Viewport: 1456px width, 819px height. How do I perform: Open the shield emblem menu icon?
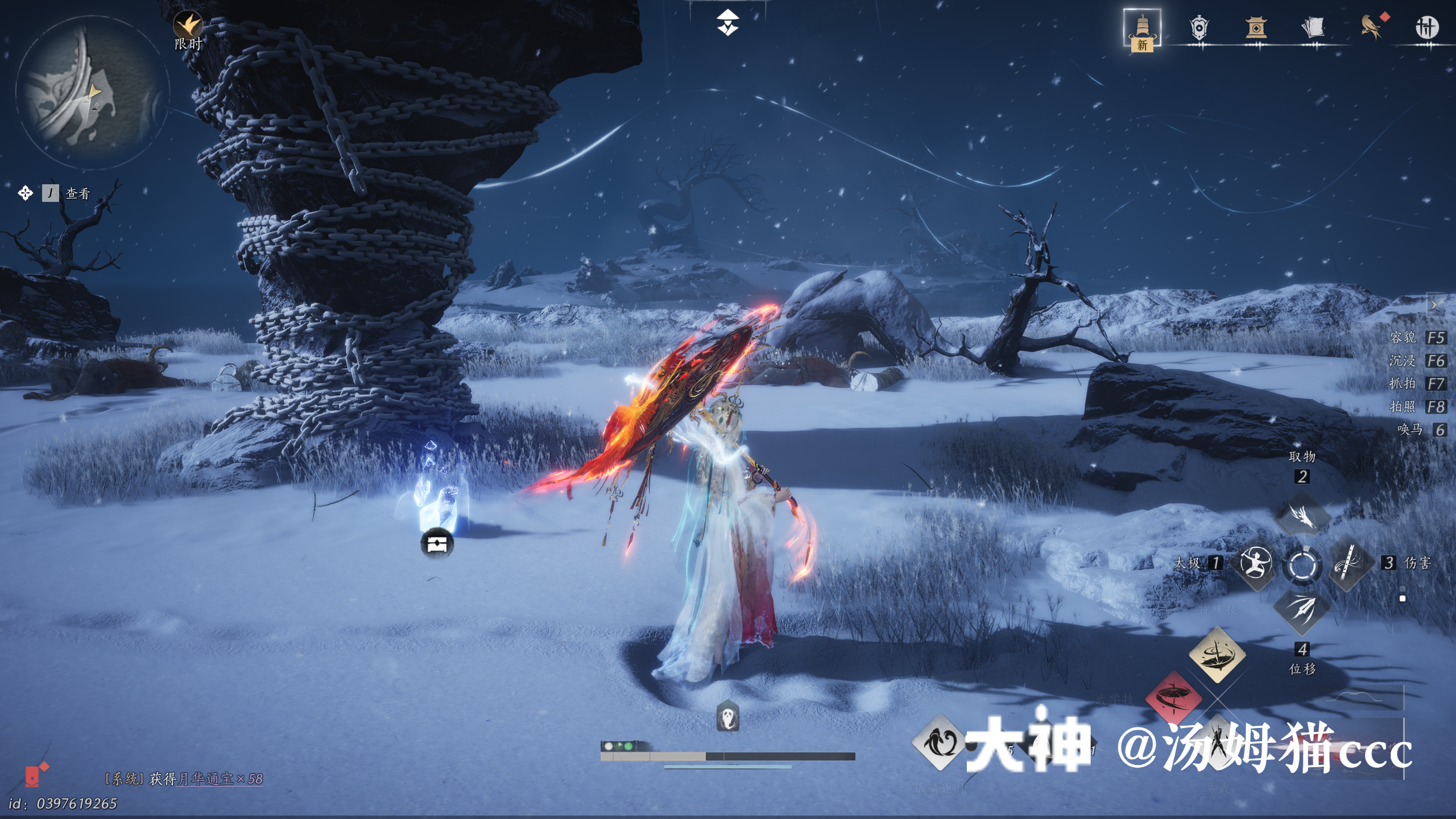pyautogui.click(x=1199, y=27)
